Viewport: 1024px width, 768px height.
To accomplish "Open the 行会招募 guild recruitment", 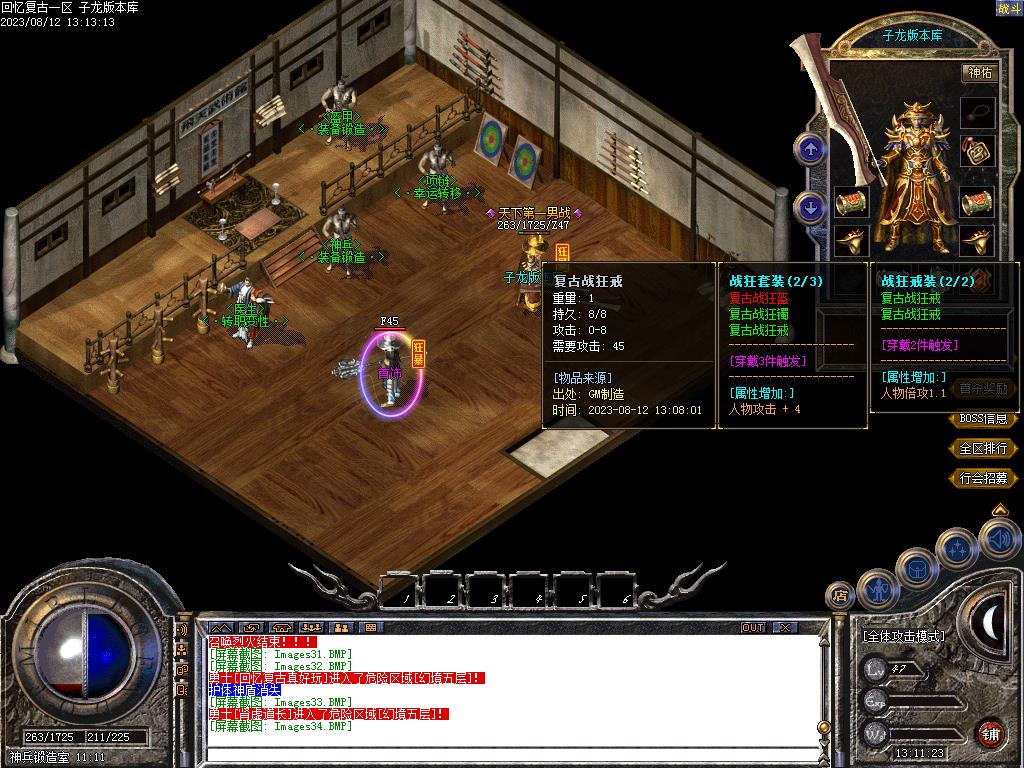I will click(982, 479).
